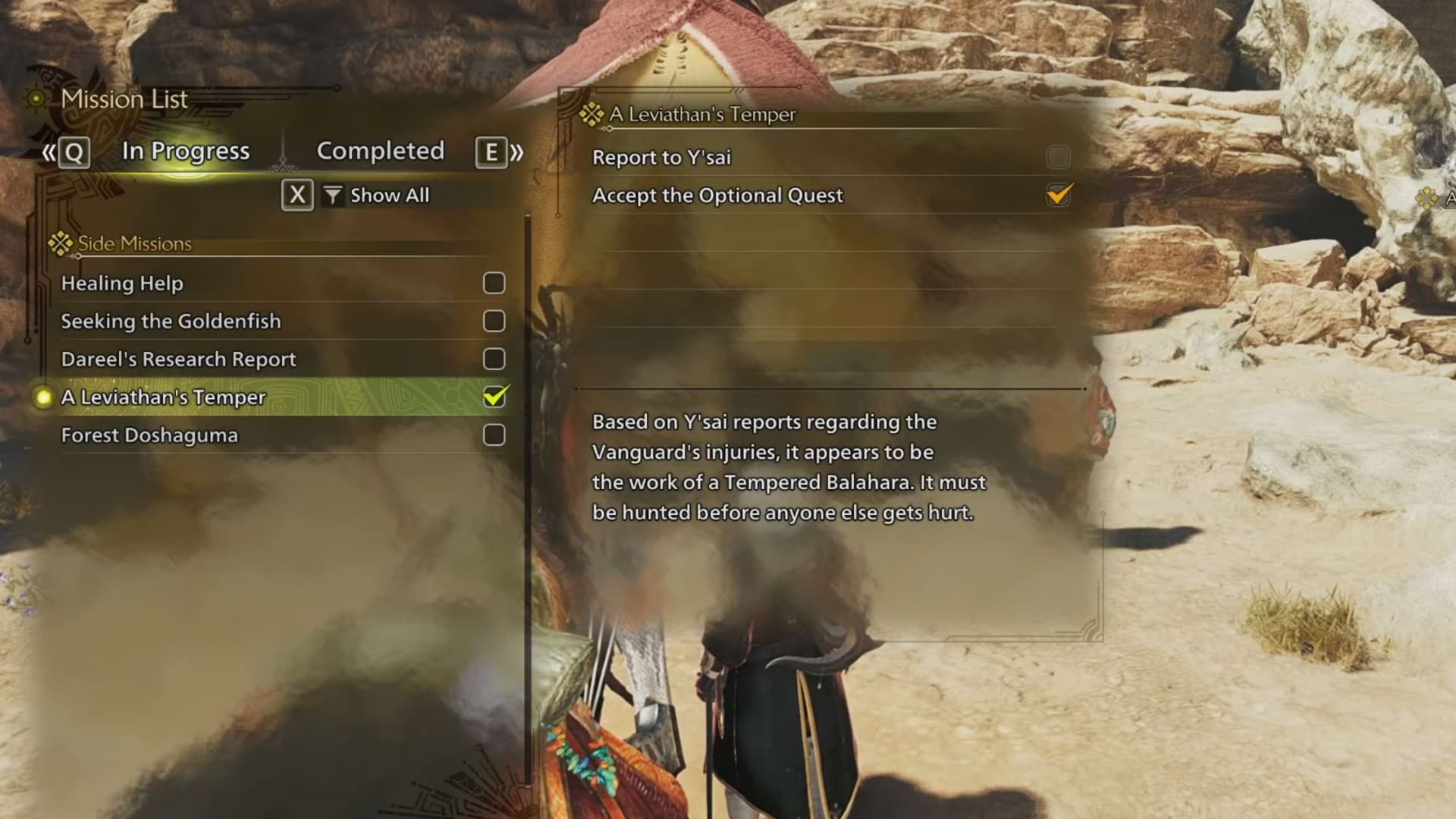Select the Report to Y'sai objective
This screenshot has width=1456, height=819.
tap(661, 158)
